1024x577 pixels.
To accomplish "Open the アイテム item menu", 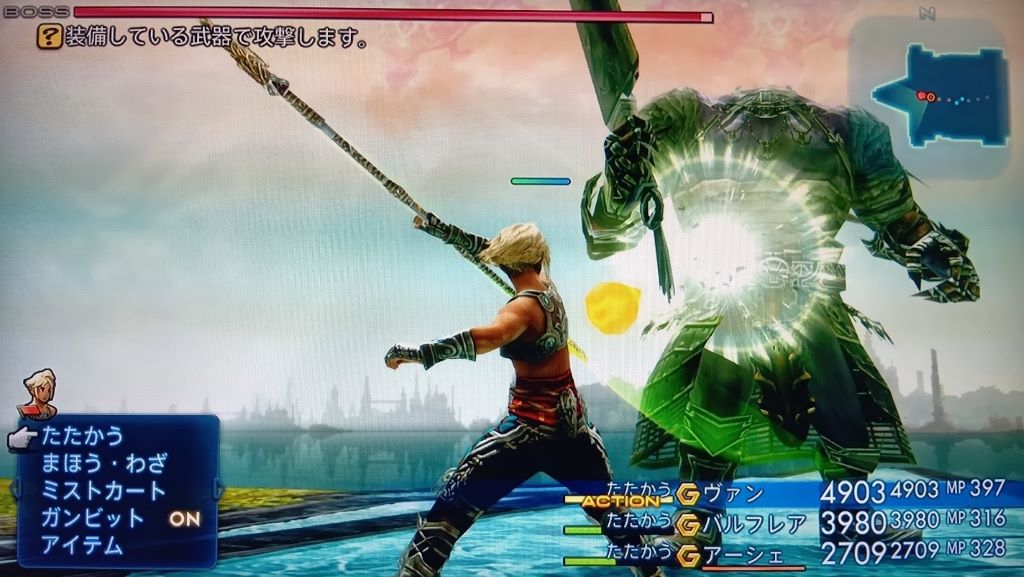I will (x=82, y=545).
